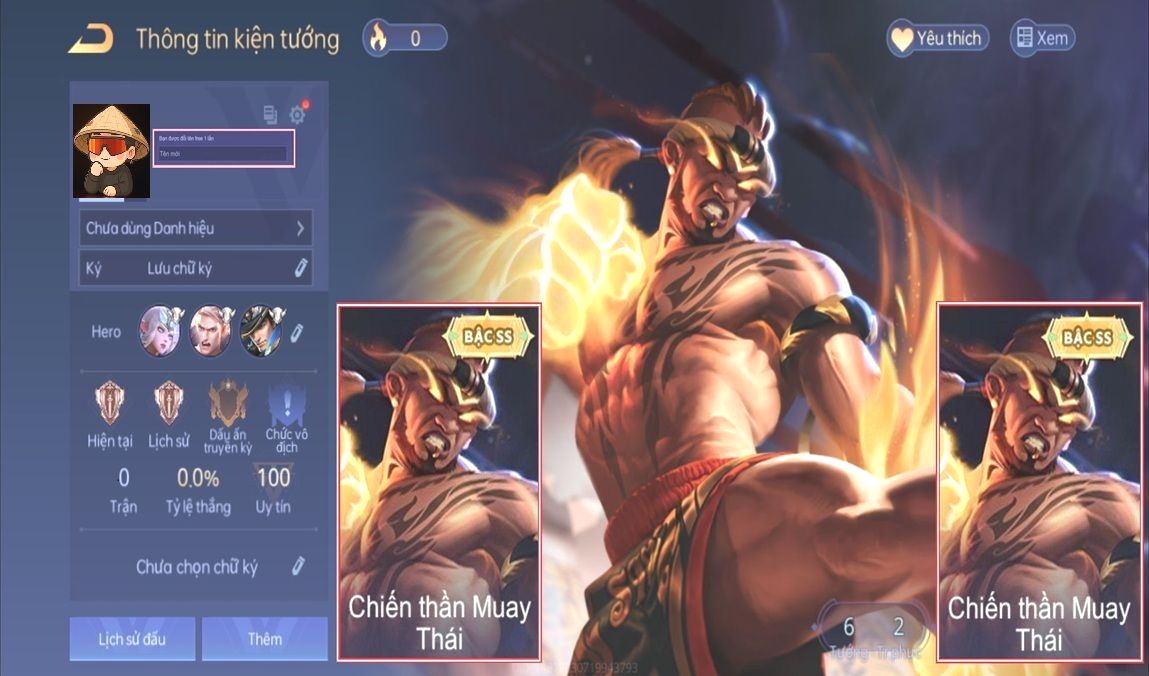Go back using the return arrow

(x=90, y=40)
